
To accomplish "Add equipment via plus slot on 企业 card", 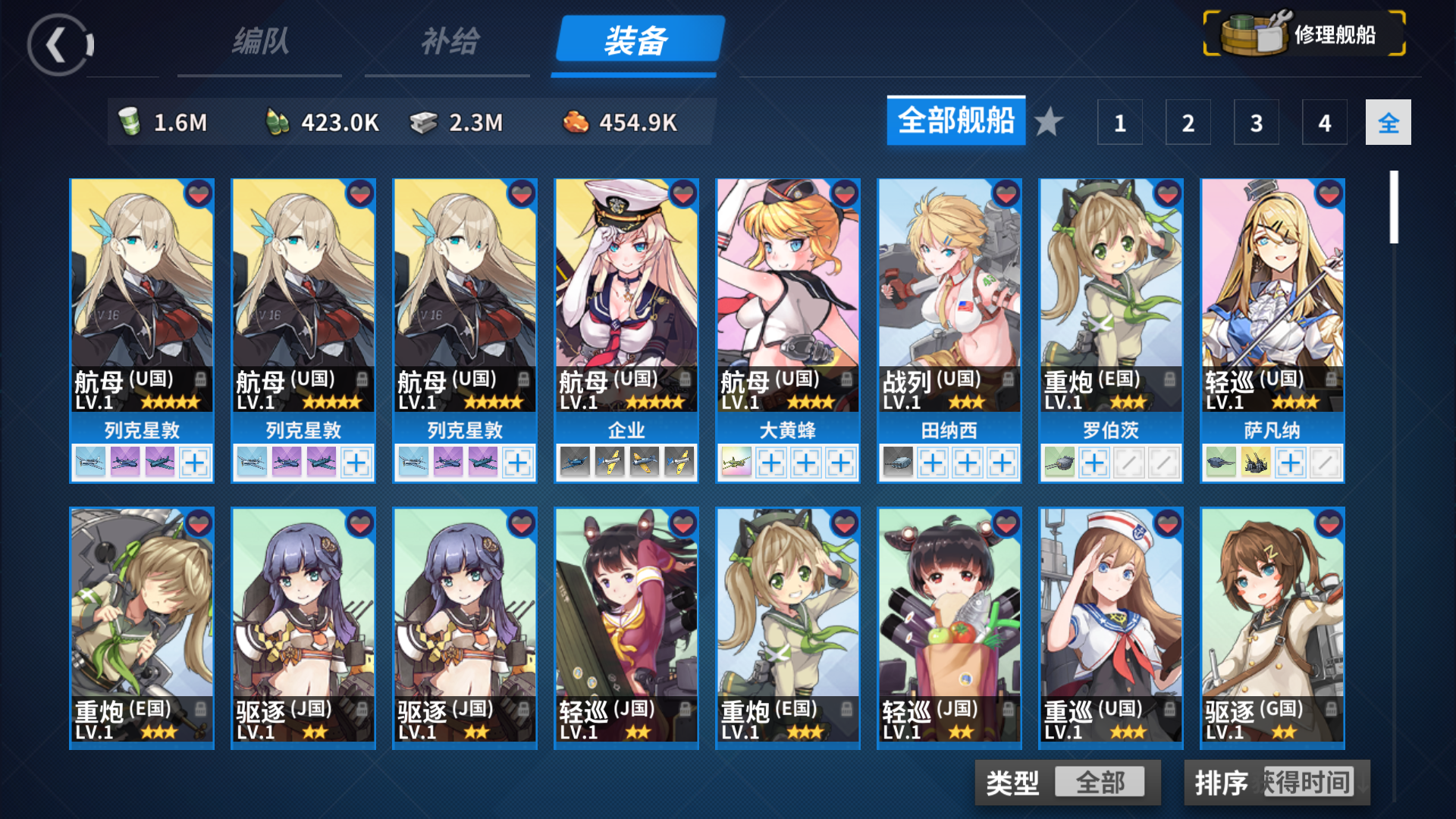I will pos(679,462).
